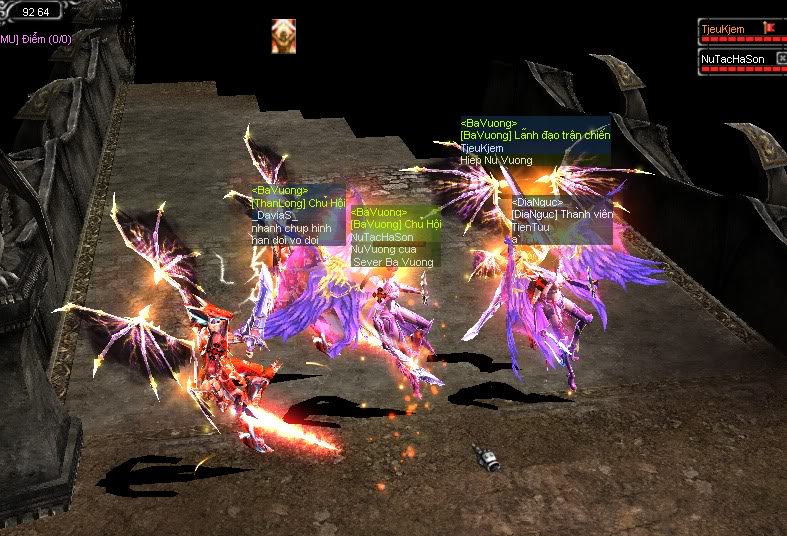The width and height of the screenshot is (787, 536).
Task: Remove NuTacHaSon with the X button
Action: click(782, 57)
